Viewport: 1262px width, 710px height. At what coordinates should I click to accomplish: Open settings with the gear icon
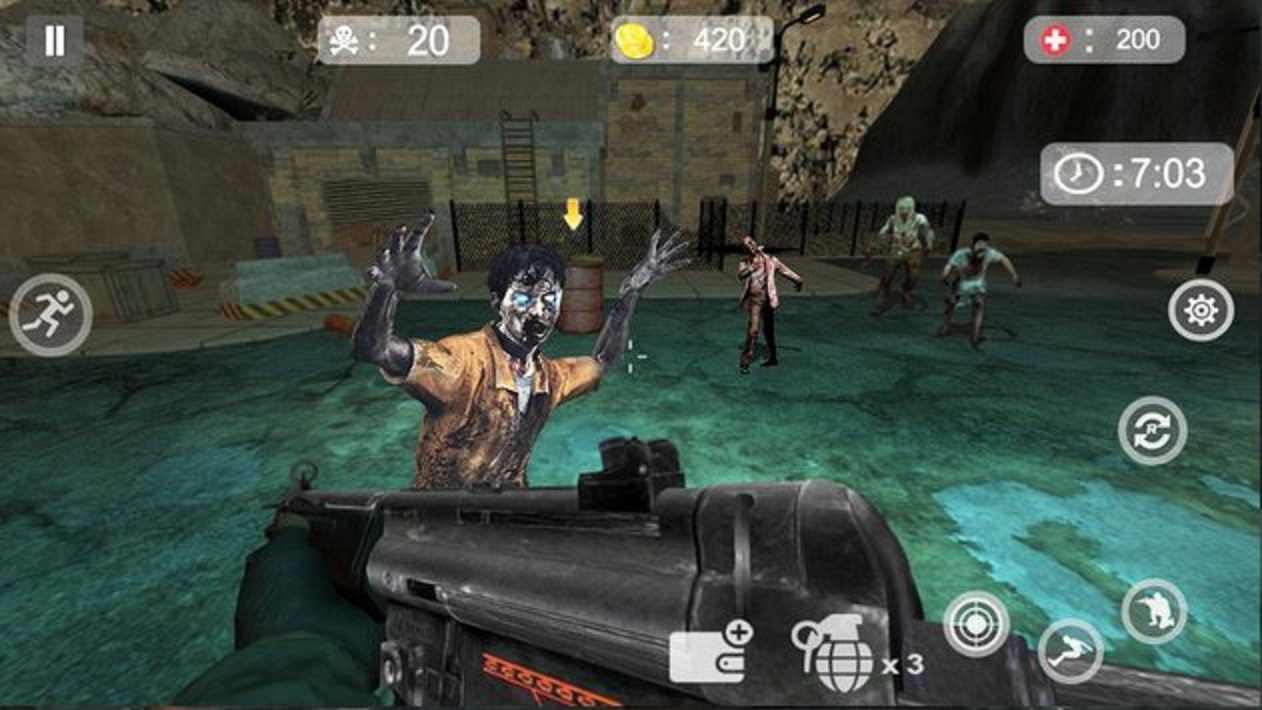point(1200,311)
